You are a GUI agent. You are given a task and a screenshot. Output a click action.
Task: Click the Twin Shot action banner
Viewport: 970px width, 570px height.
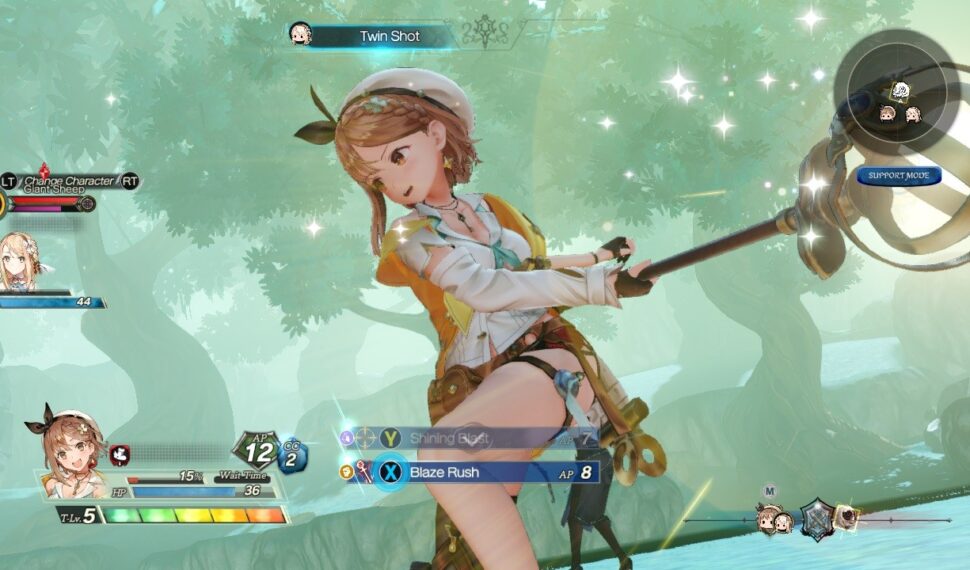pyautogui.click(x=390, y=37)
